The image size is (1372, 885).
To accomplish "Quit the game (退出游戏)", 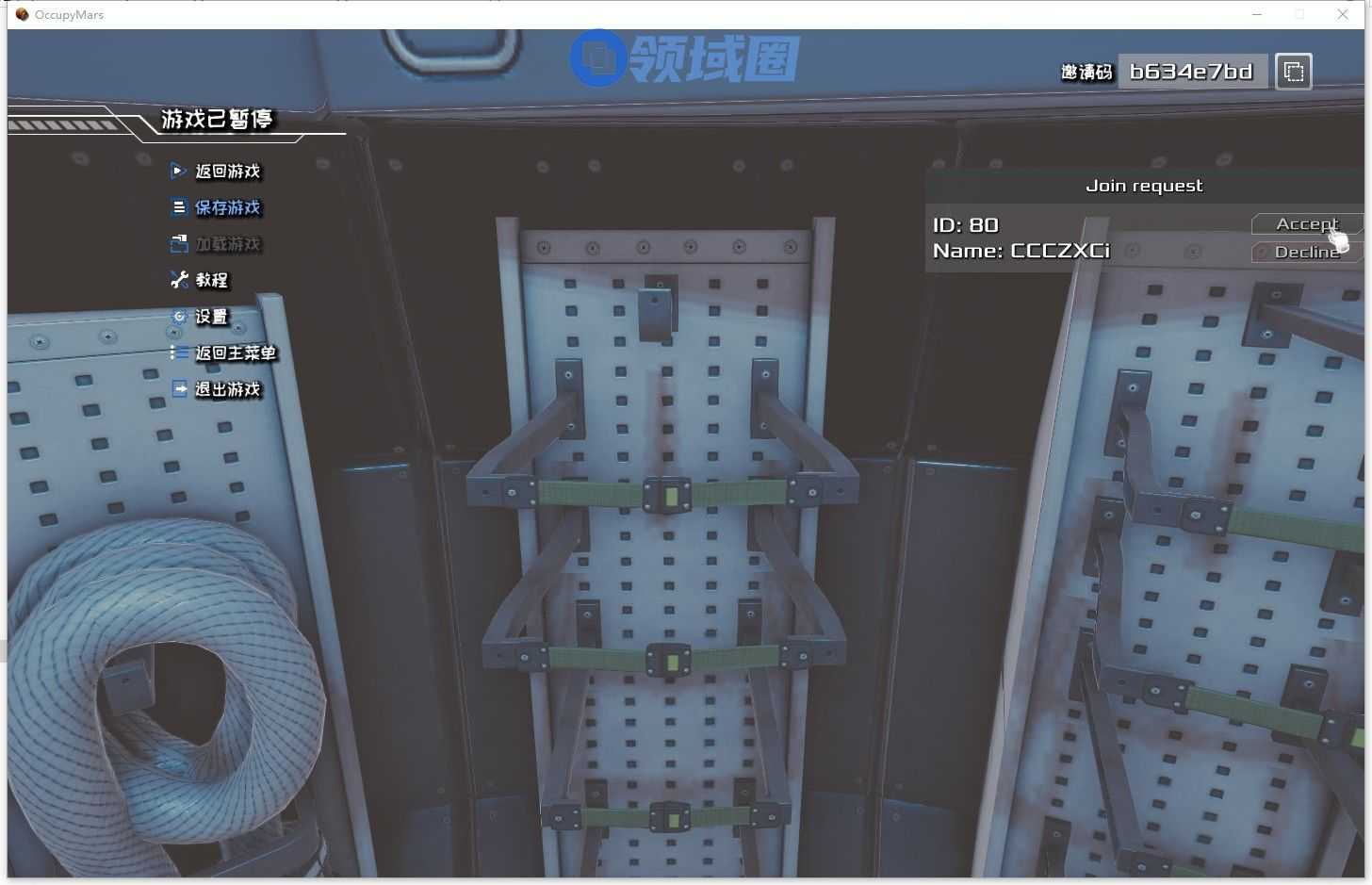I will [227, 389].
